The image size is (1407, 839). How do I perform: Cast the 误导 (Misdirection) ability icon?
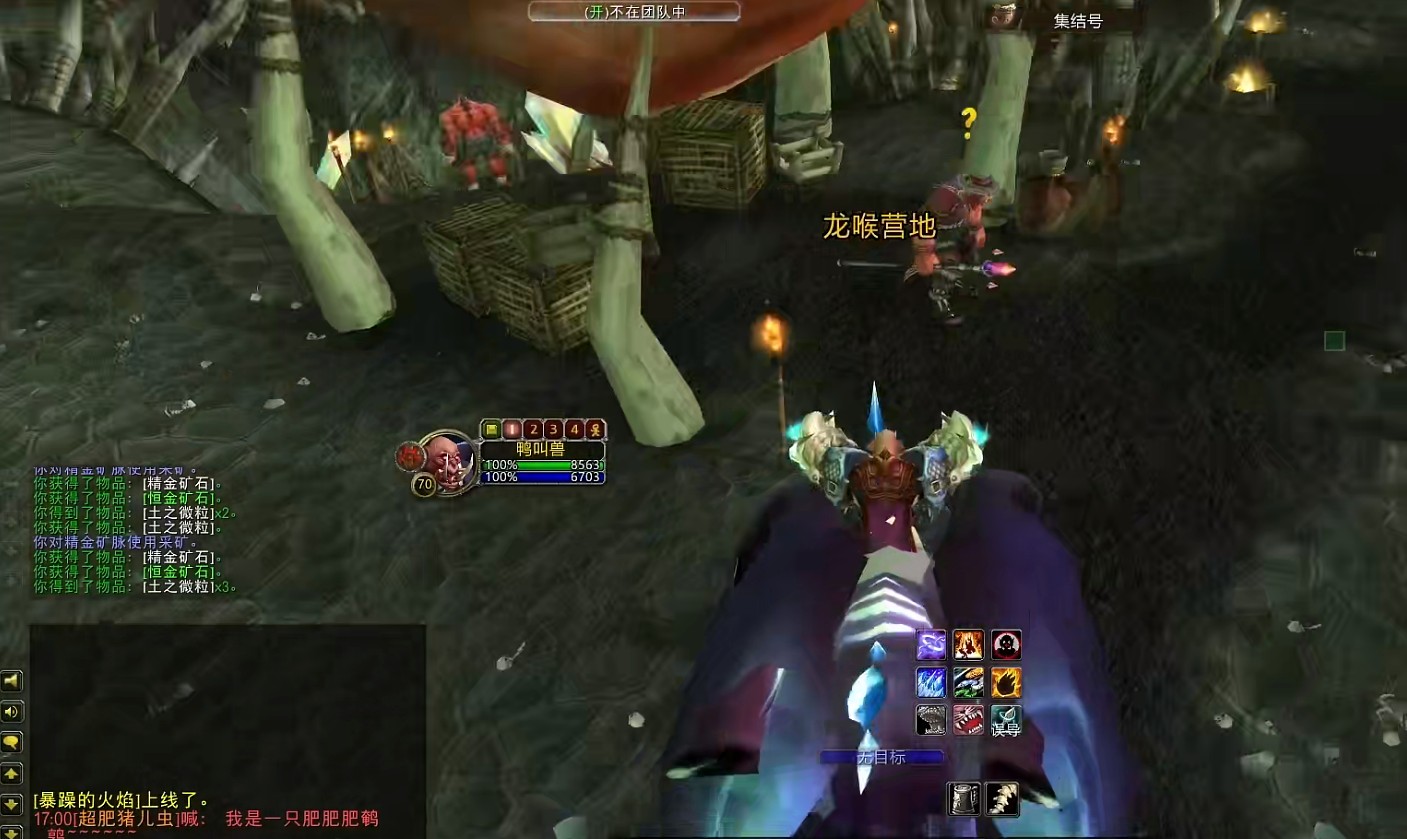click(x=1004, y=719)
